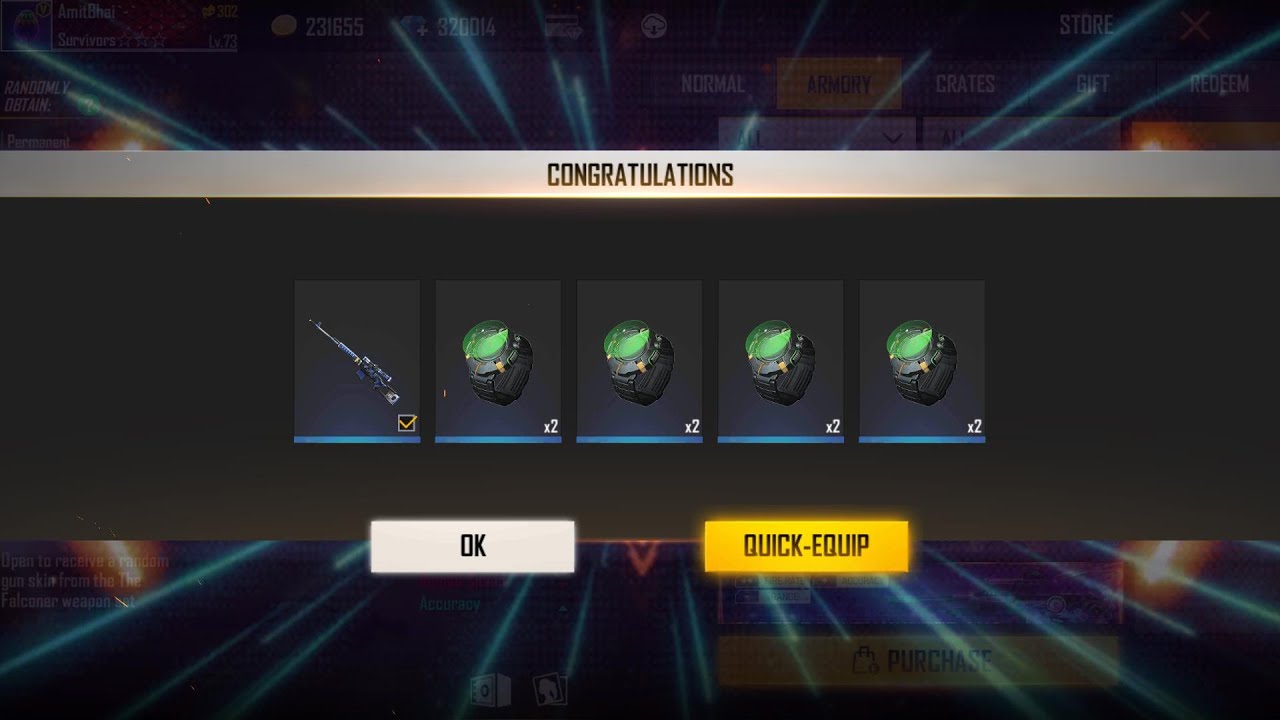
Task: Select the first watch gadget reward
Action: (498, 360)
